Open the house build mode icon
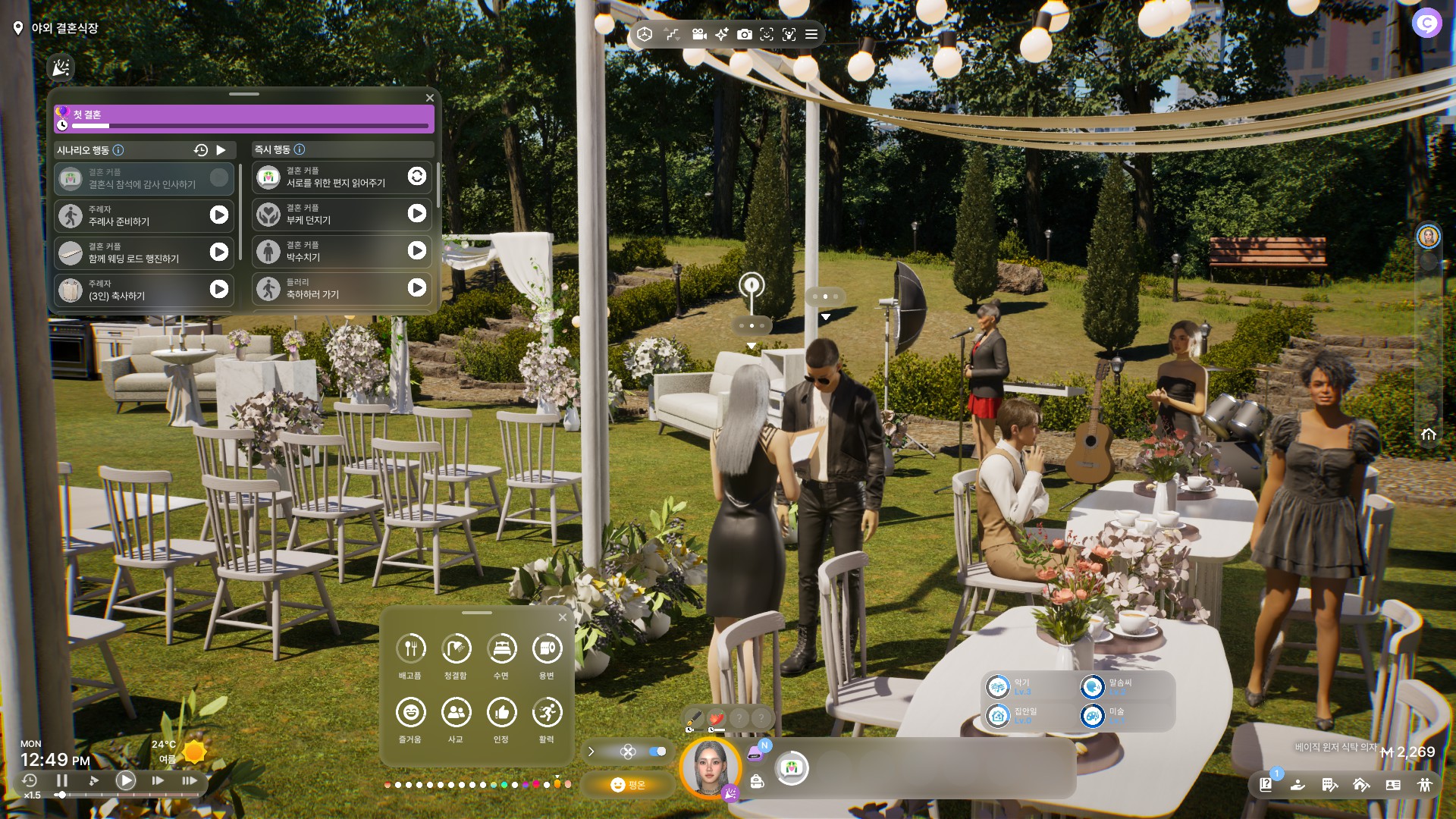 pyautogui.click(x=1361, y=785)
